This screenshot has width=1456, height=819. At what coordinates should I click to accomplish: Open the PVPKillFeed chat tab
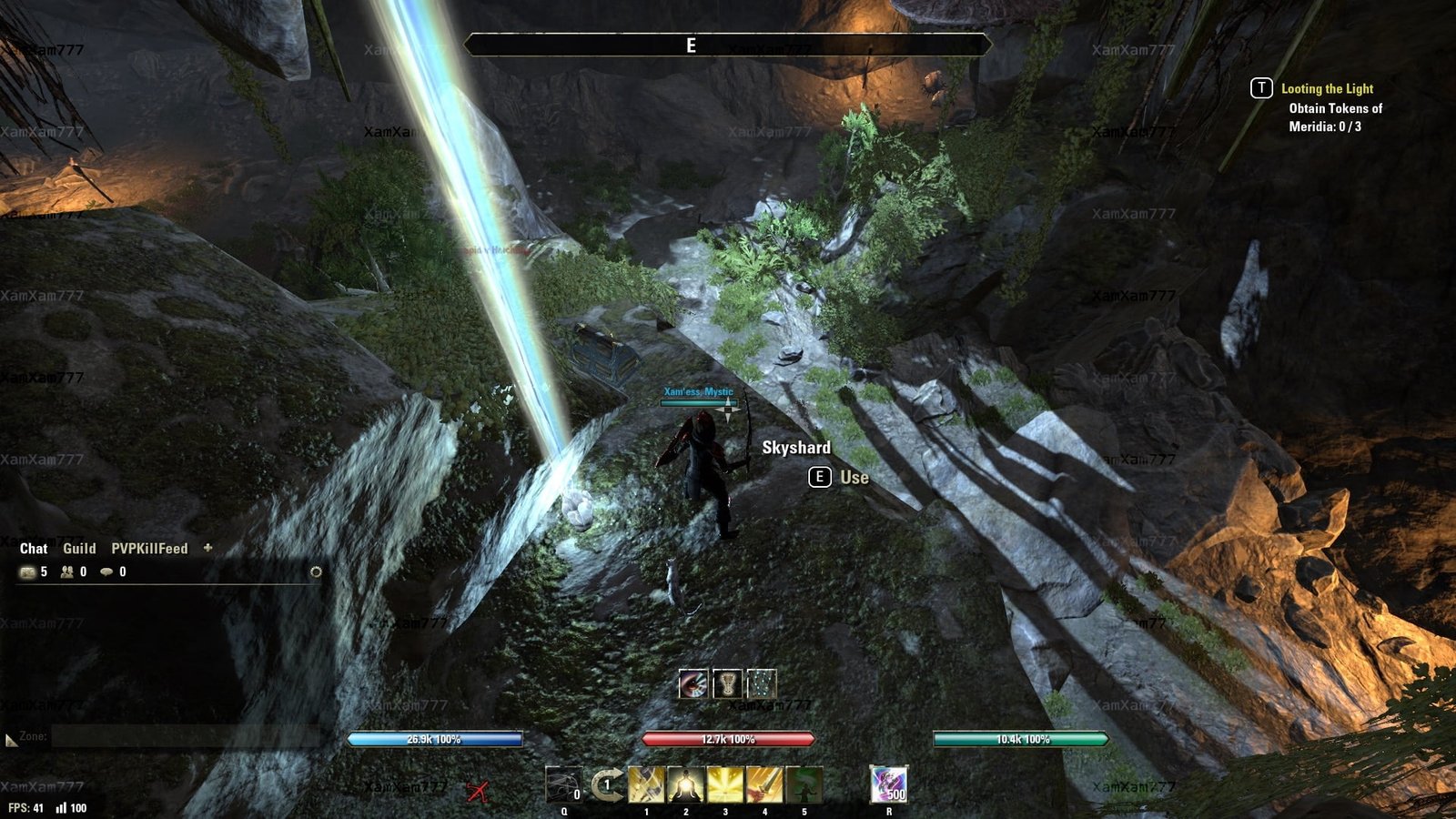pyautogui.click(x=149, y=549)
